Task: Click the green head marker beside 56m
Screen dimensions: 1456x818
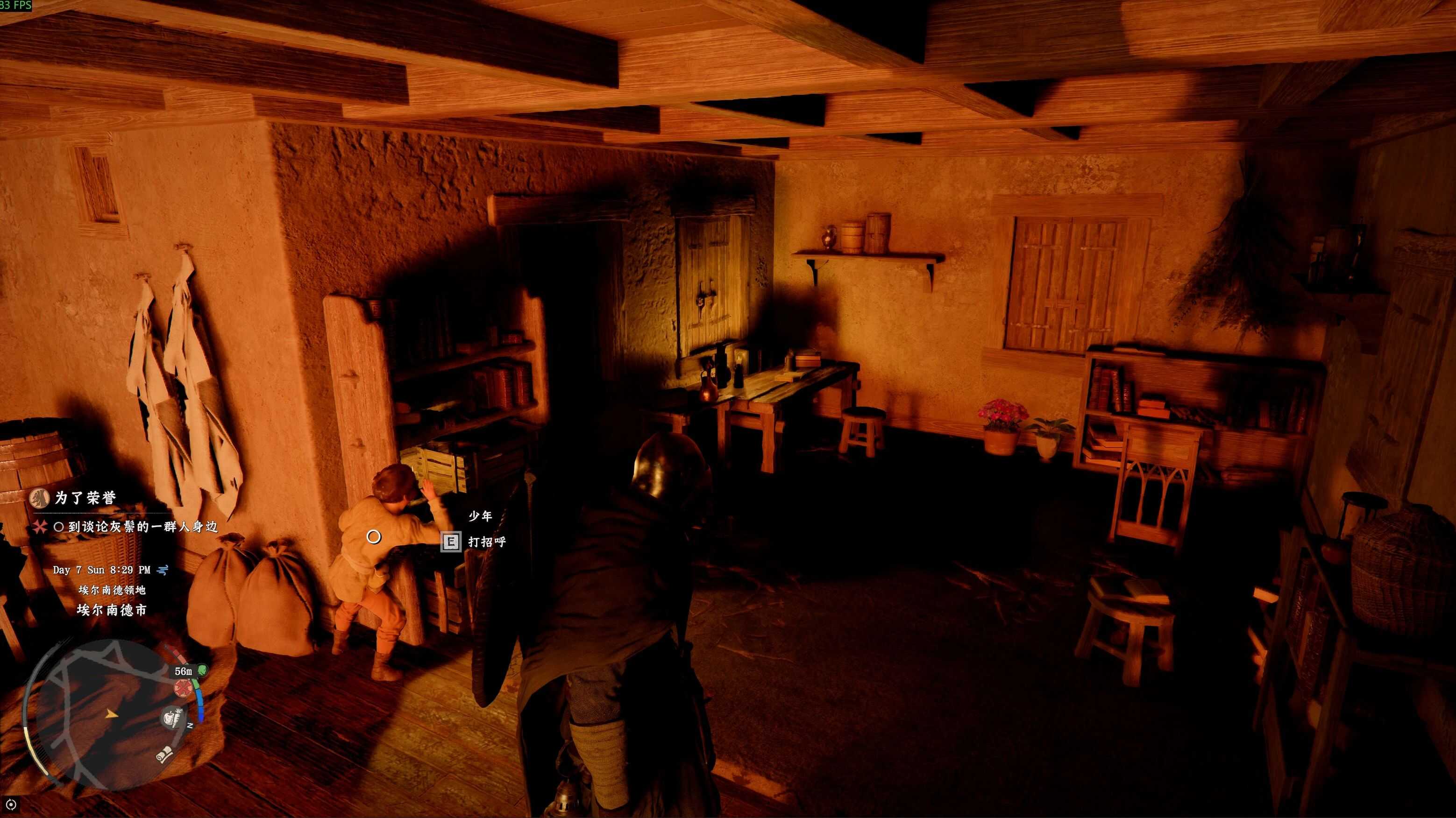Action: click(203, 670)
